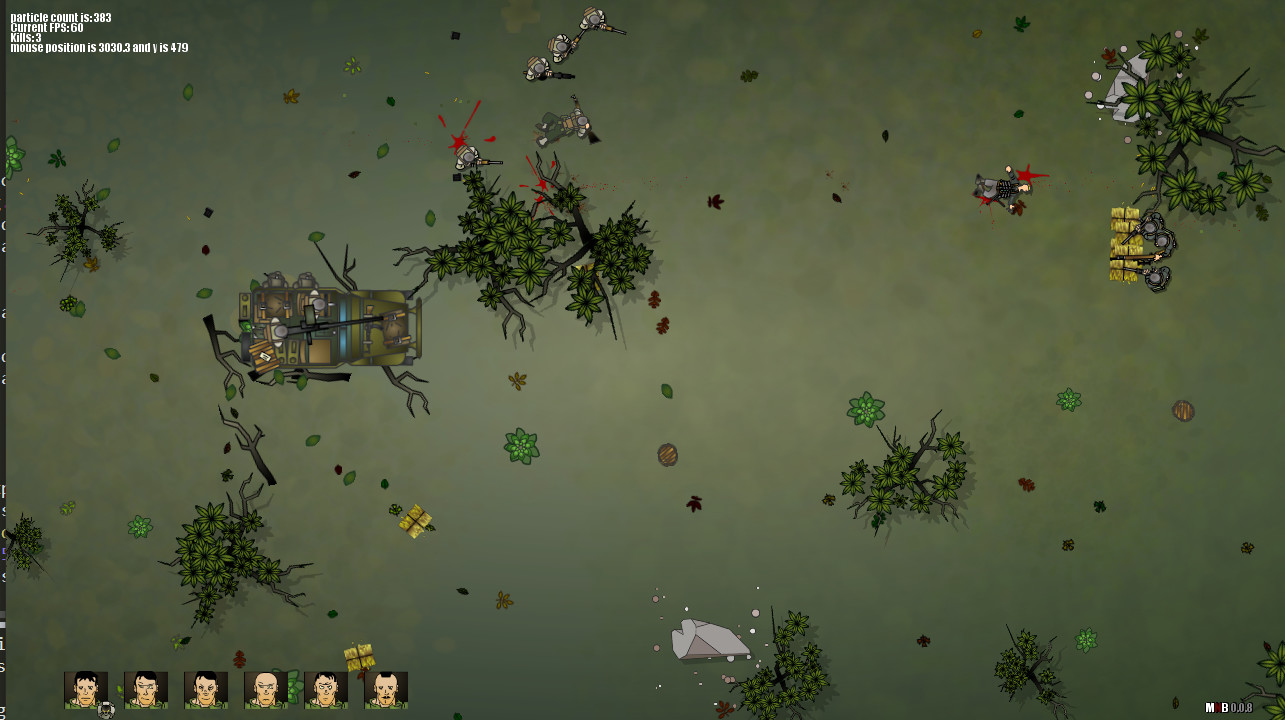
Task: Click the fallen enemy soldier near right crates
Action: coord(998,188)
